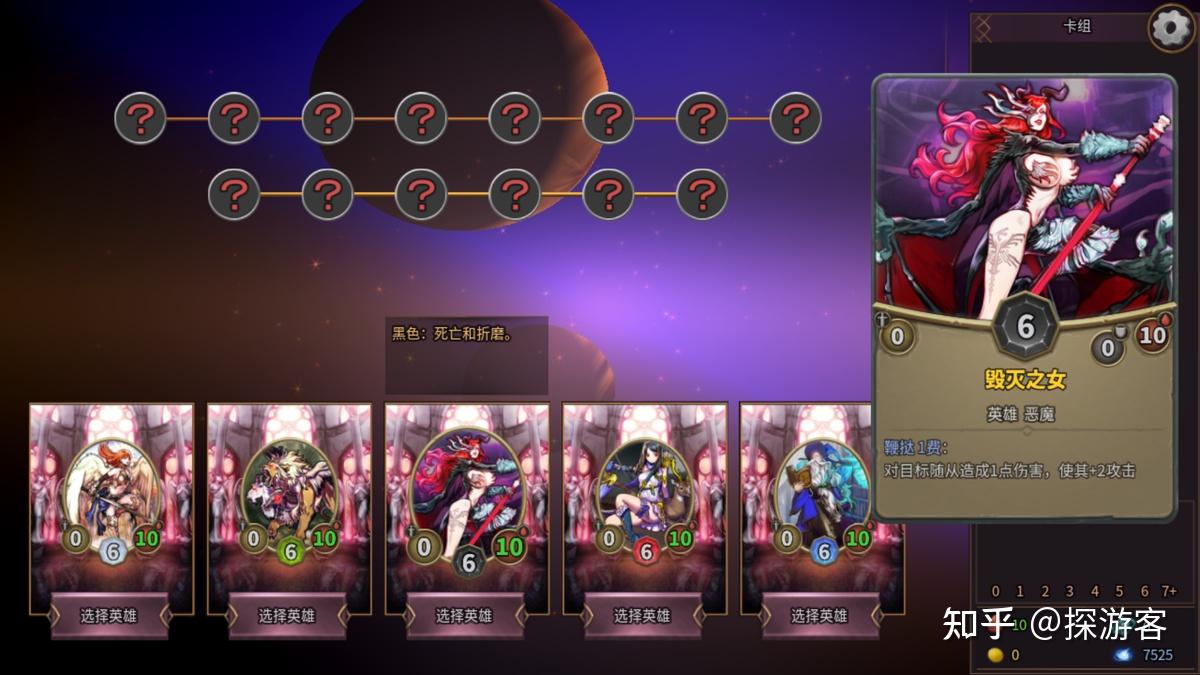The image size is (1200, 675).
Task: Choose the dark-haired girl with 选择英雄
Action: tap(643, 615)
